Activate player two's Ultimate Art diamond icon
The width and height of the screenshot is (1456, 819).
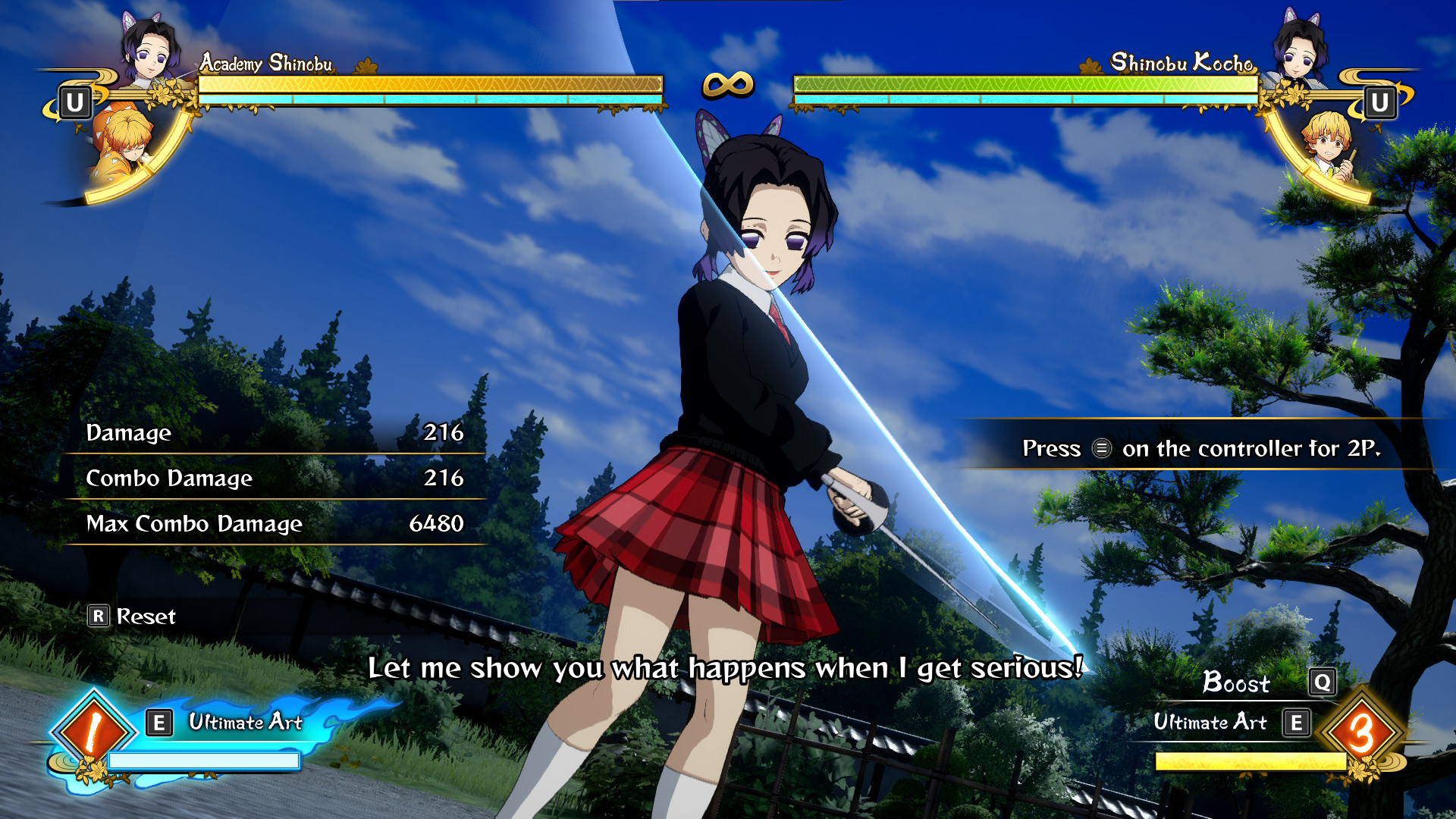1361,731
